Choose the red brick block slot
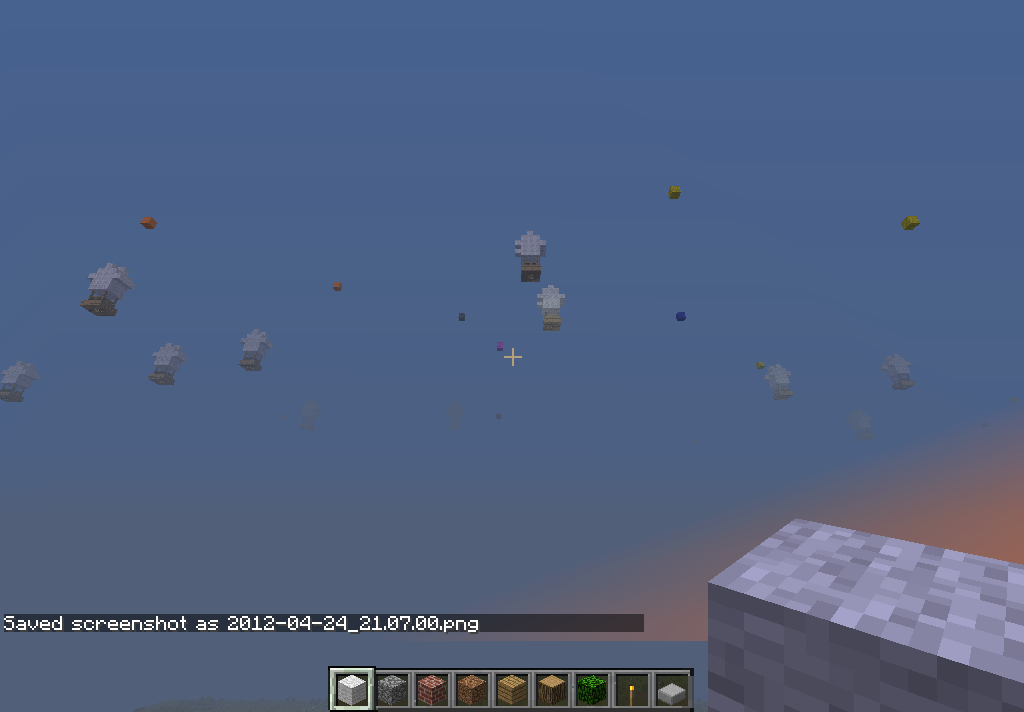Screen dimensions: 1024x712 [x=432, y=689]
